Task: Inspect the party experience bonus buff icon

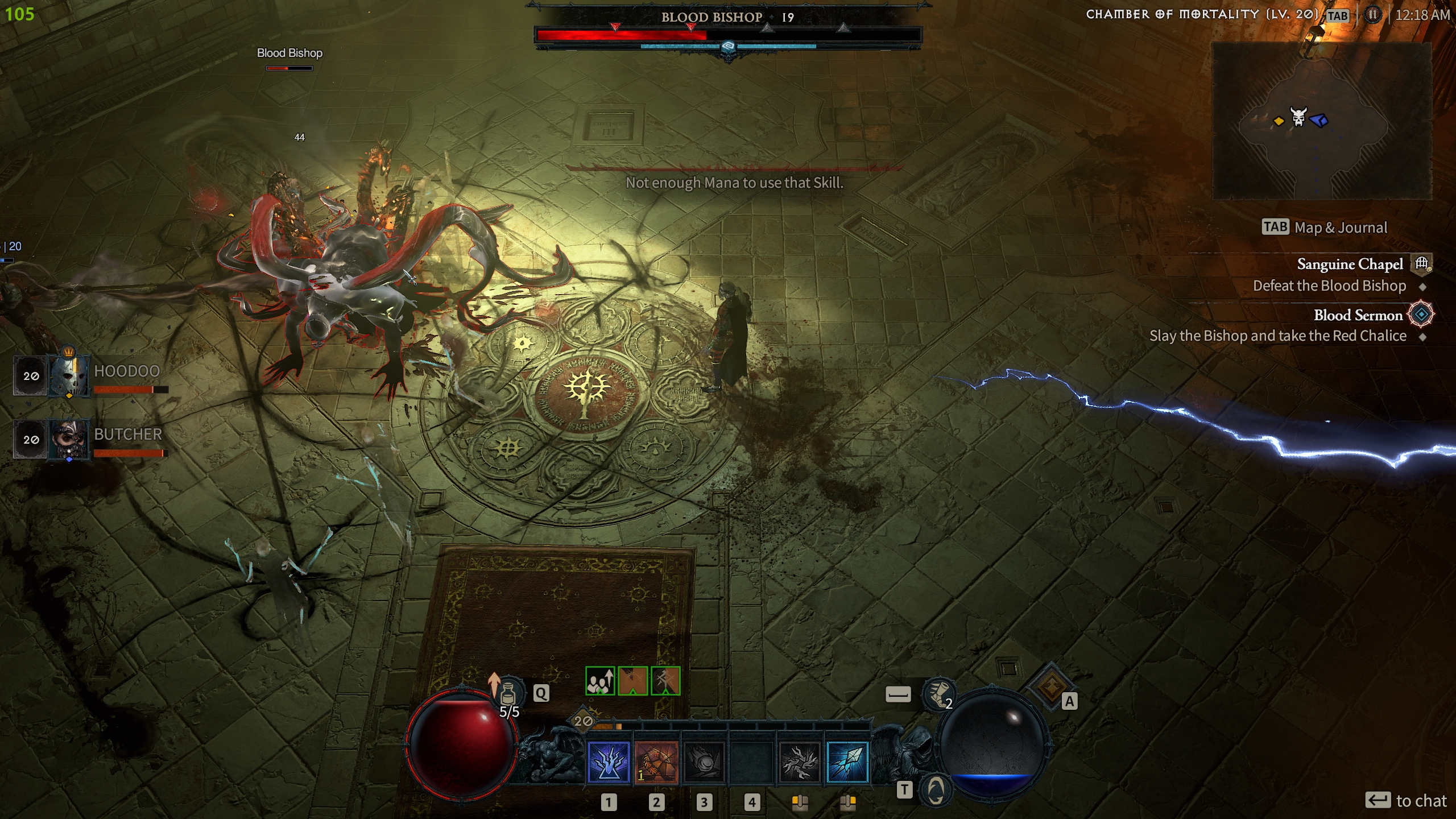Action: point(600,681)
